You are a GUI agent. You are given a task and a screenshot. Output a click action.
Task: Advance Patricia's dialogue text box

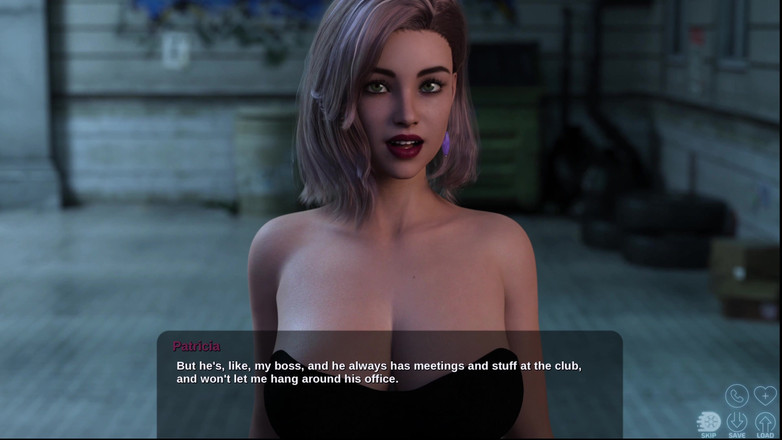(389, 384)
